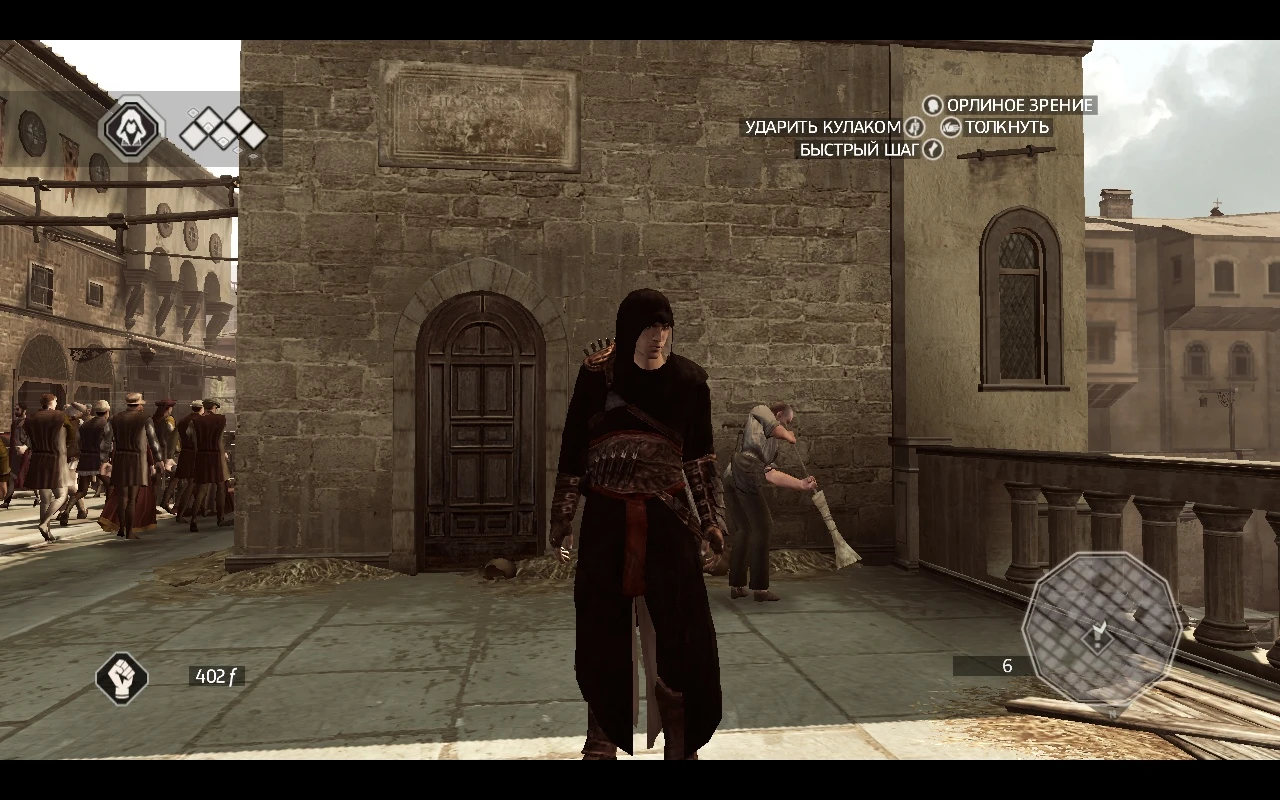Expand the small diamond below the sync bar
This screenshot has height=800, width=1280.
coord(237,150)
